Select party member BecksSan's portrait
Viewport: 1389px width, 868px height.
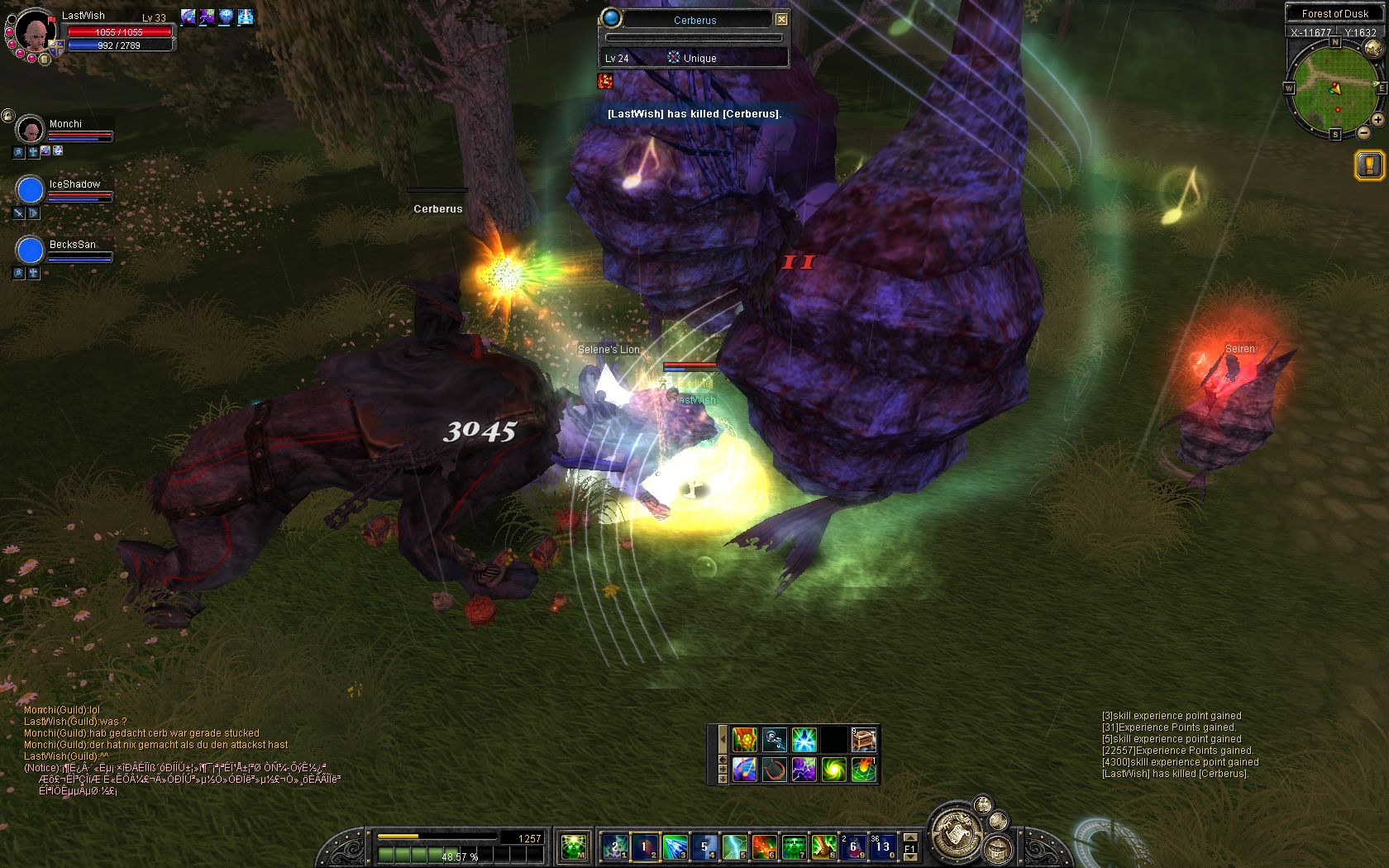click(x=31, y=250)
